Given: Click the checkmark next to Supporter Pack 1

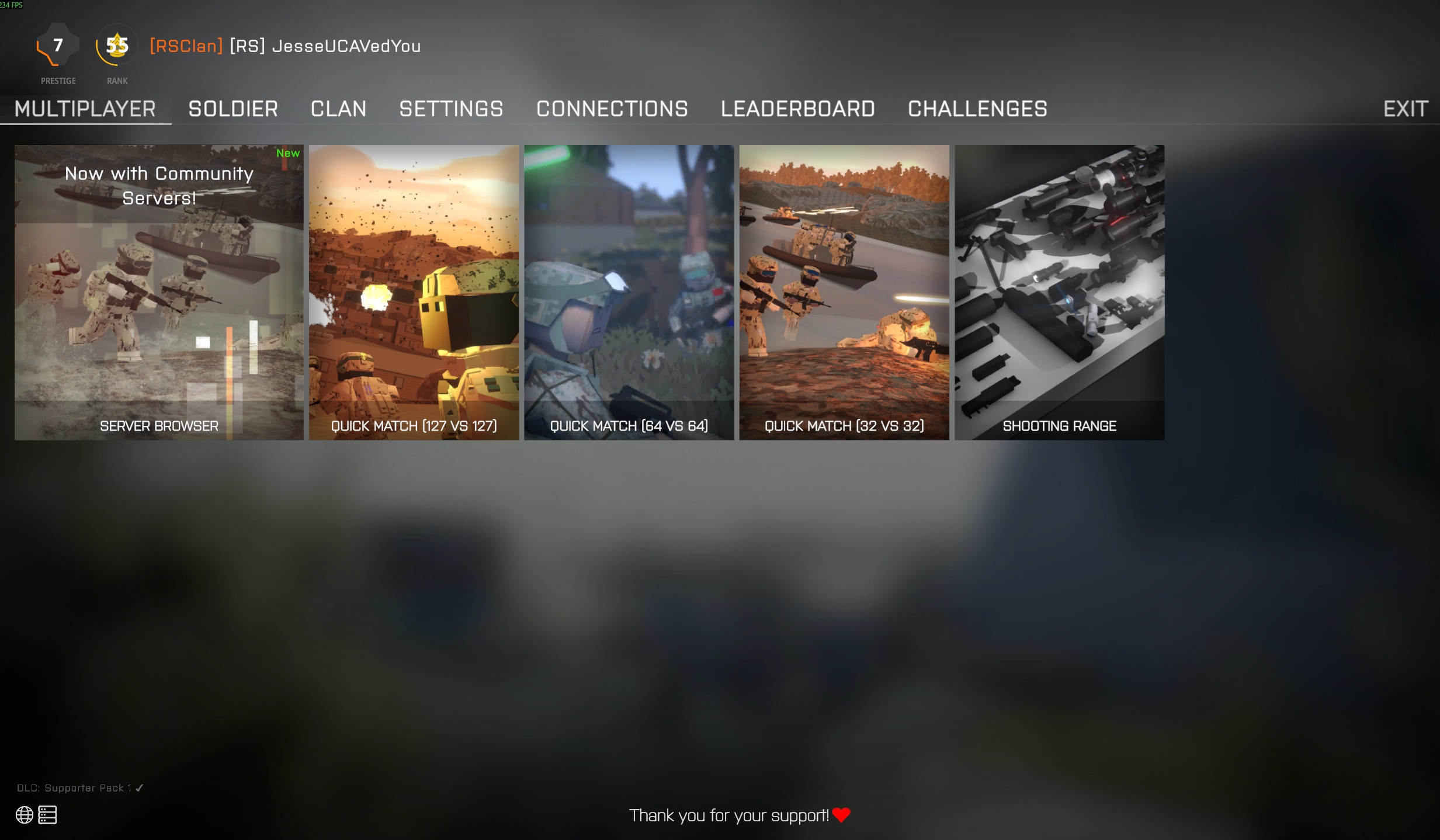Looking at the screenshot, I should [x=138, y=787].
